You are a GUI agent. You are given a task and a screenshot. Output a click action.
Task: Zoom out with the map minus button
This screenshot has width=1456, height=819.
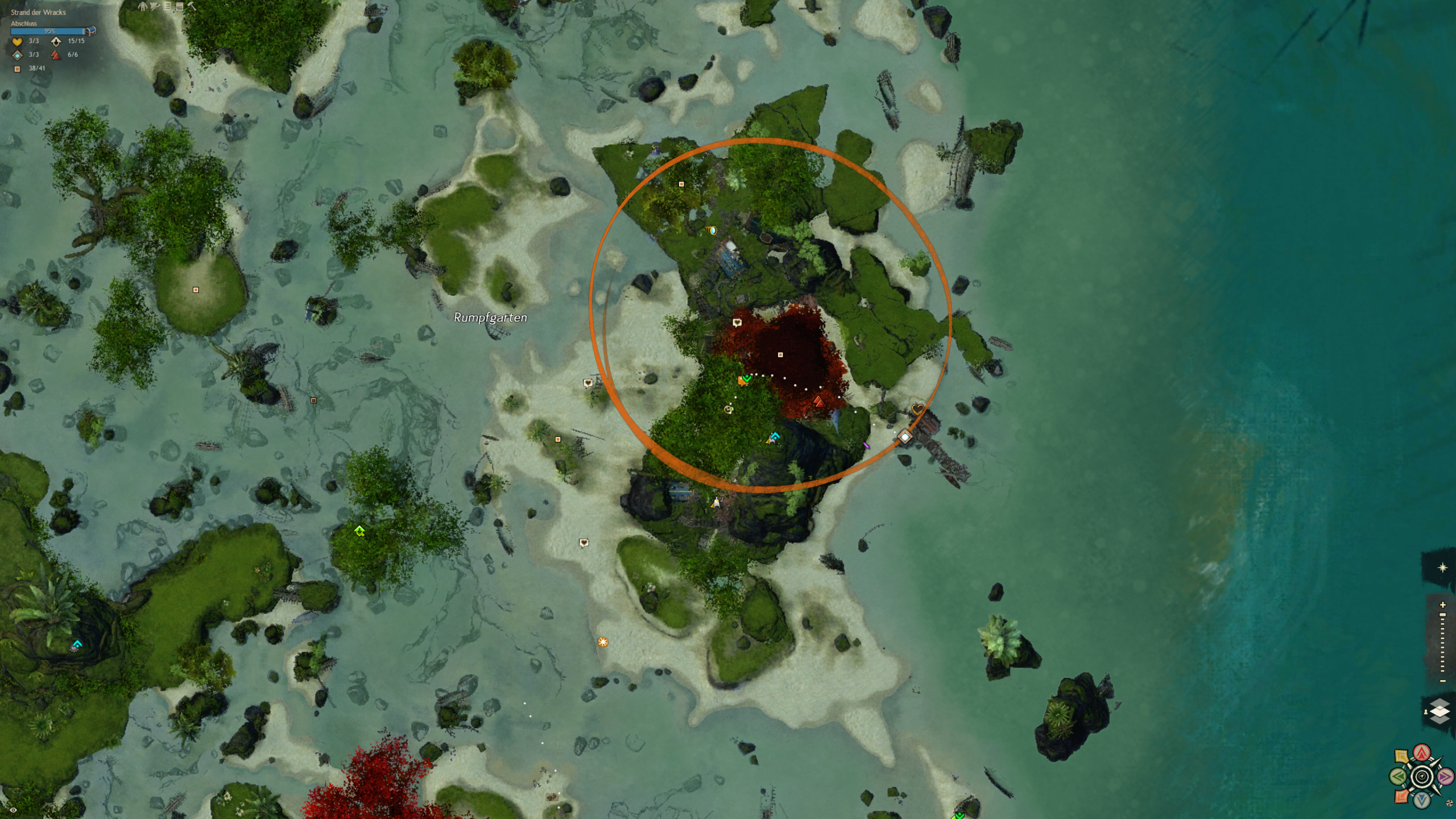pyautogui.click(x=1443, y=681)
